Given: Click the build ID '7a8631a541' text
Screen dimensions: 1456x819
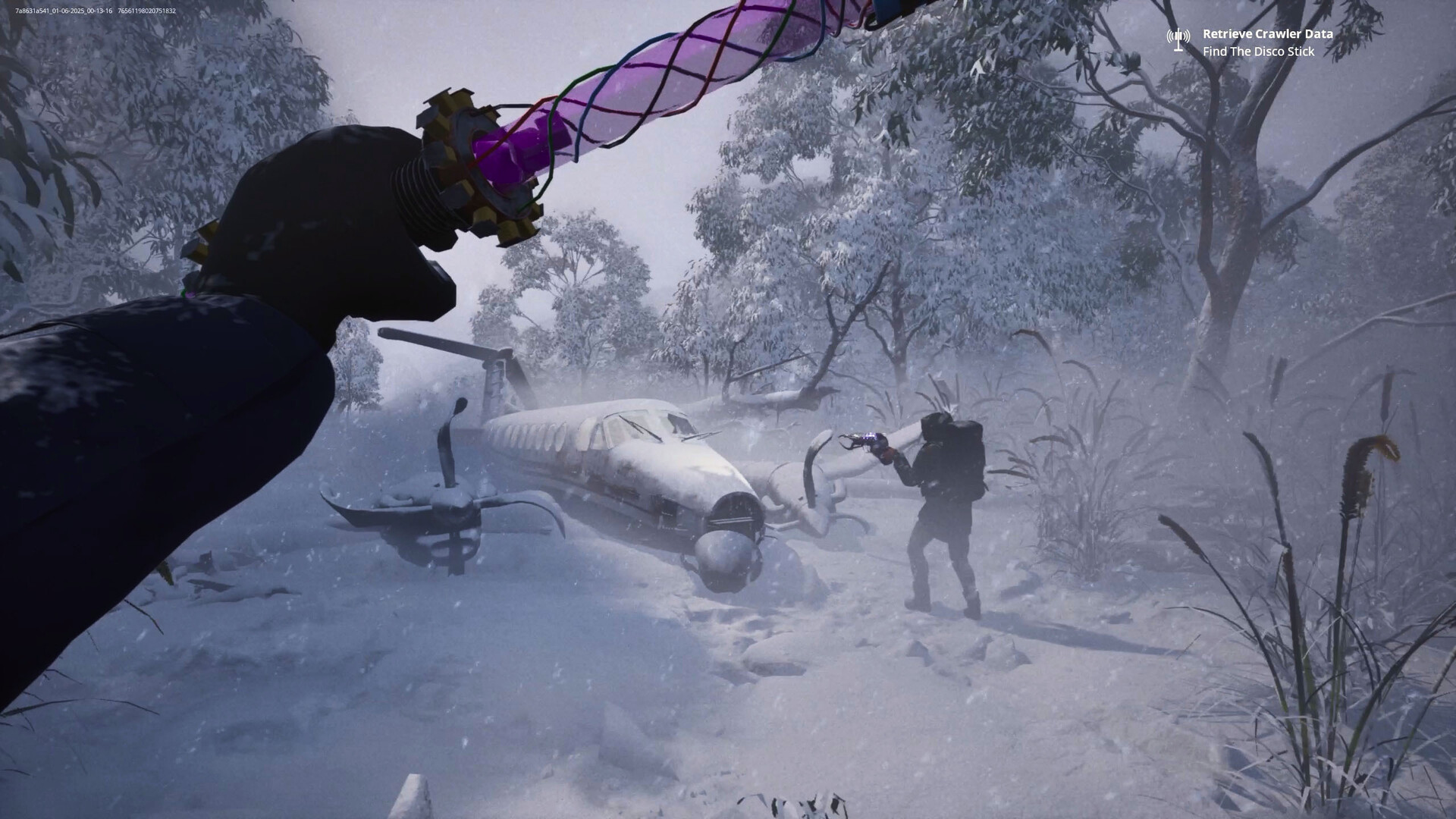Looking at the screenshot, I should coord(30,11).
